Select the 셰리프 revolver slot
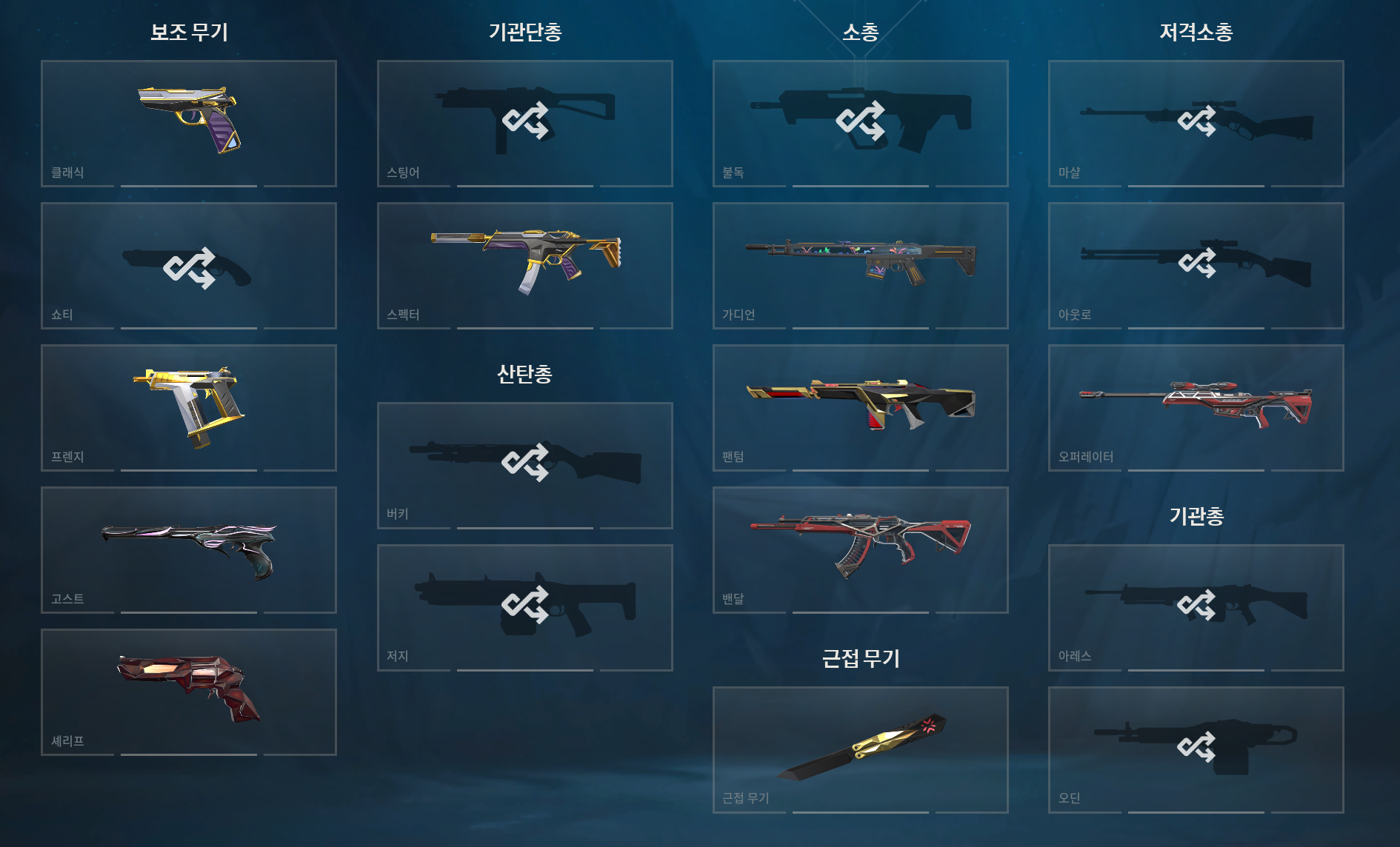 189,692
